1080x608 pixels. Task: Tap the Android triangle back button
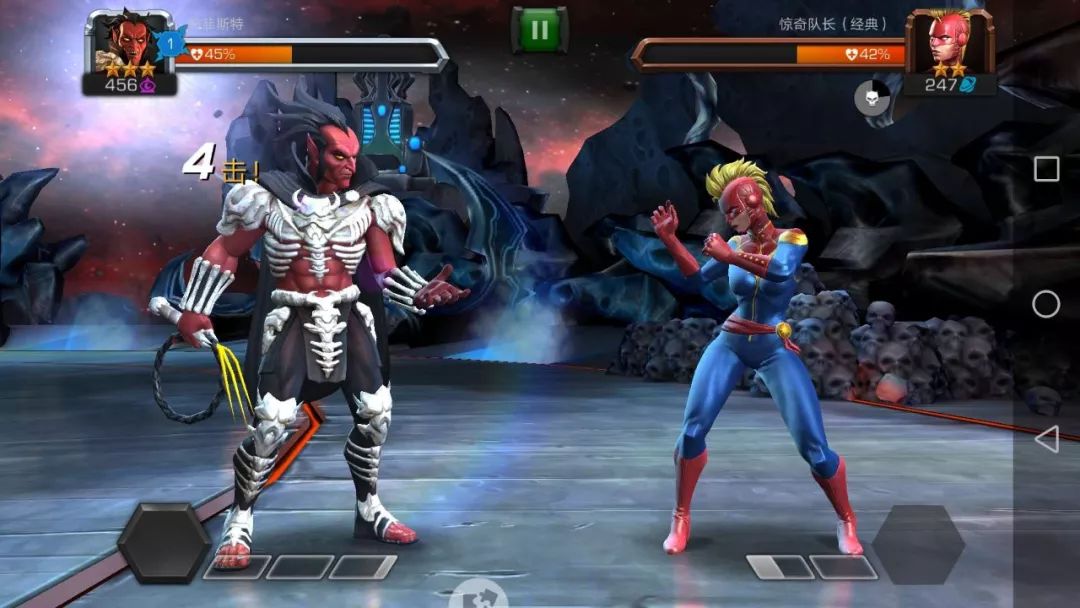[1046, 438]
